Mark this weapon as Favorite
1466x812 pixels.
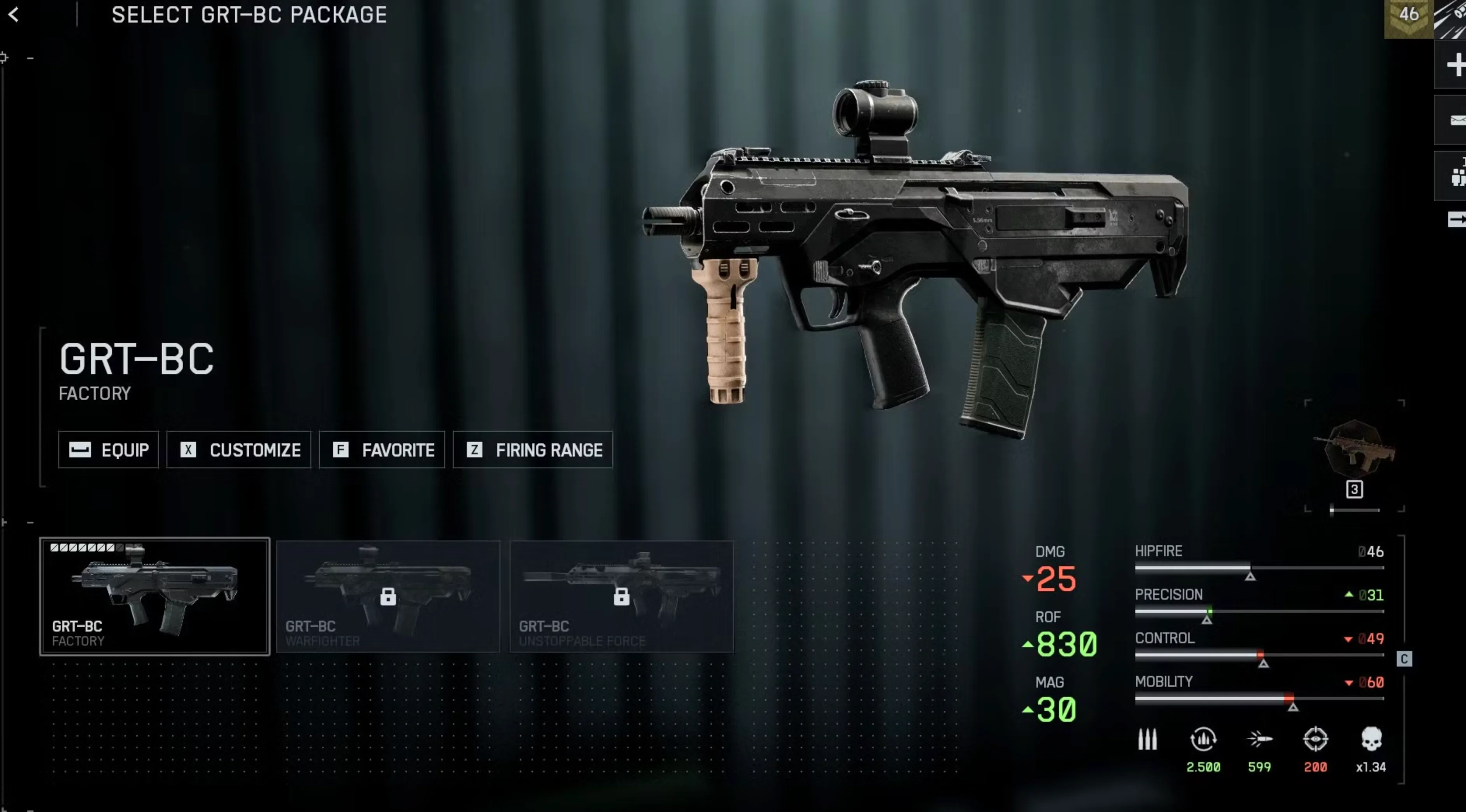tap(382, 450)
